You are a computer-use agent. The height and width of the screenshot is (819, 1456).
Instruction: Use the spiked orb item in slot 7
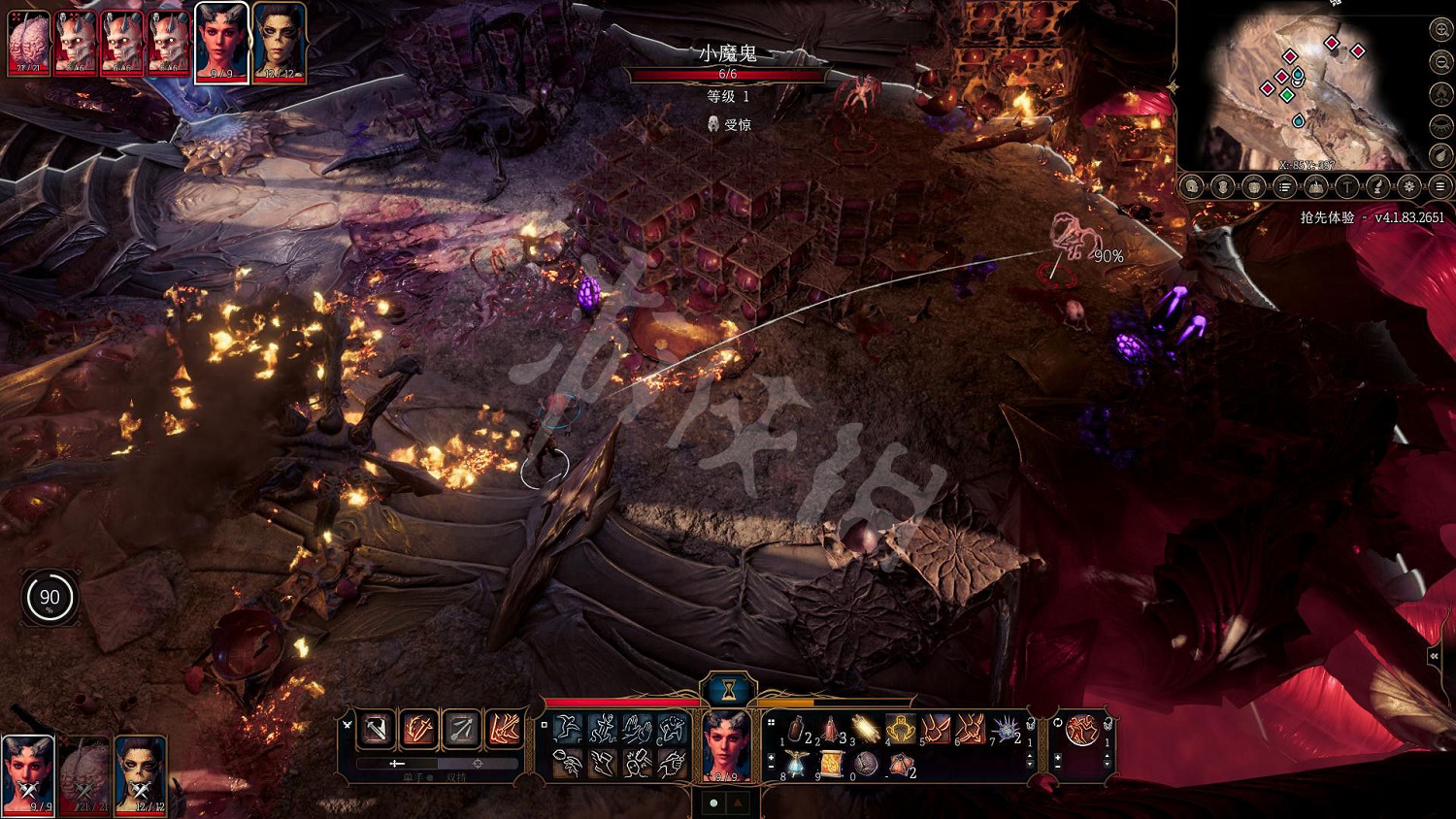click(1004, 729)
